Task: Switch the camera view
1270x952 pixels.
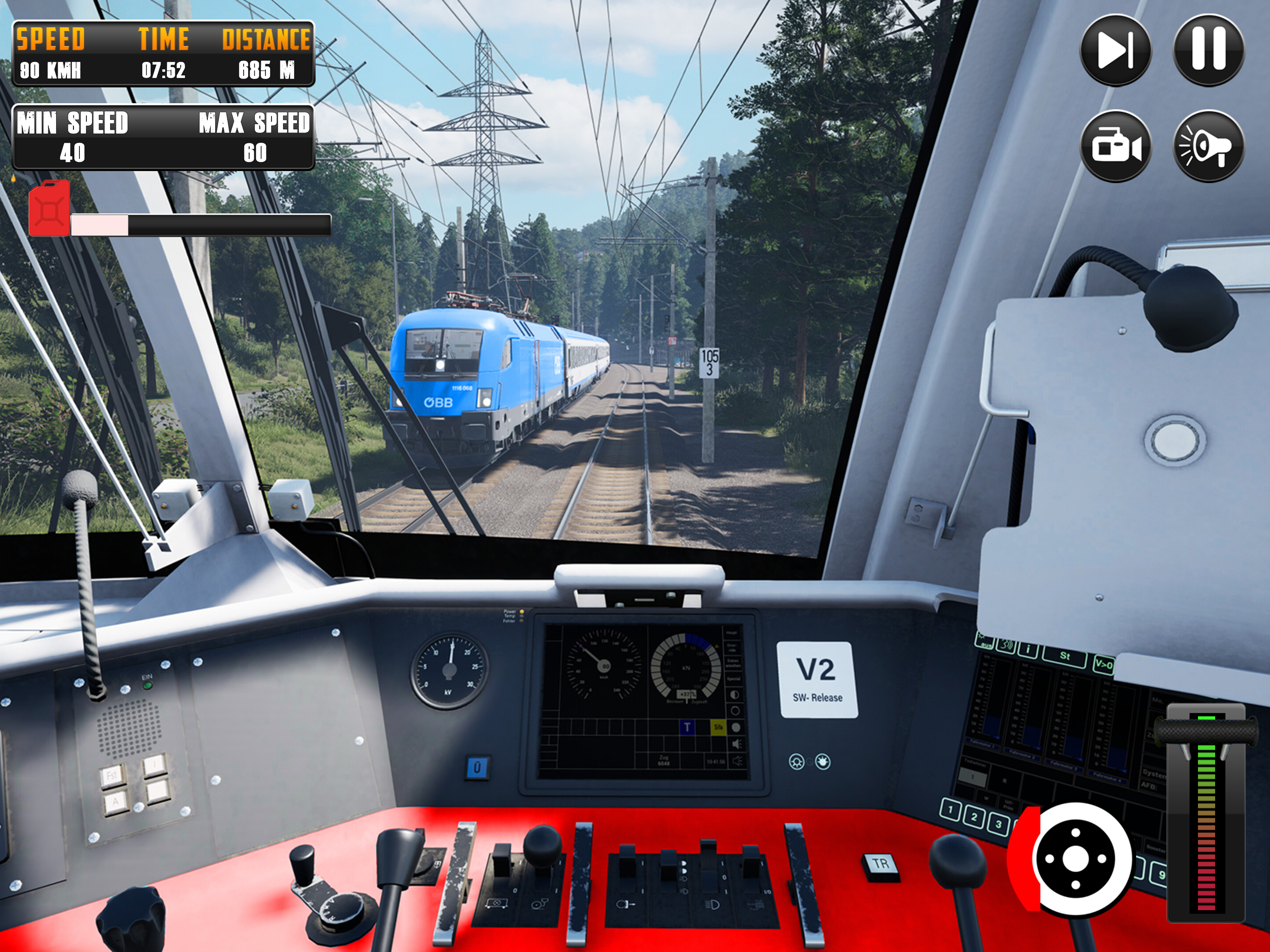Action: [x=1115, y=146]
